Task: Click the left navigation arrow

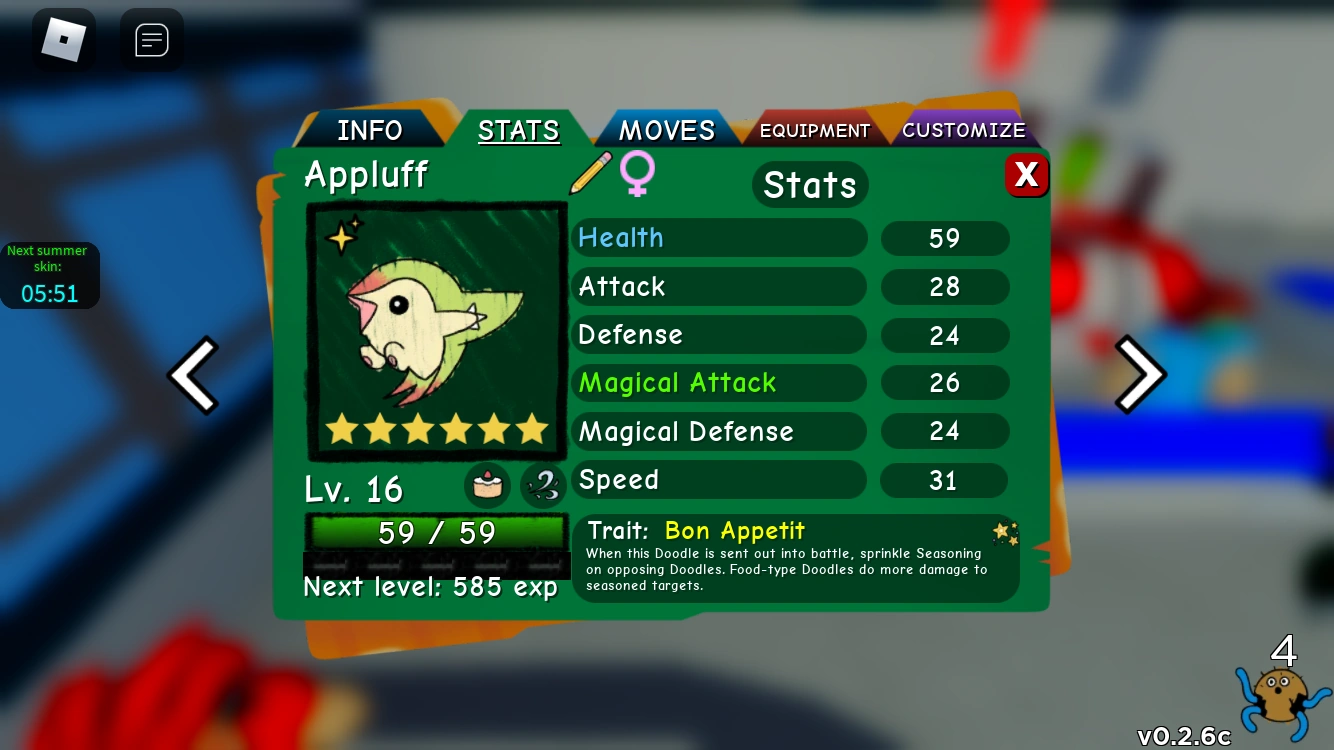Action: tap(193, 374)
